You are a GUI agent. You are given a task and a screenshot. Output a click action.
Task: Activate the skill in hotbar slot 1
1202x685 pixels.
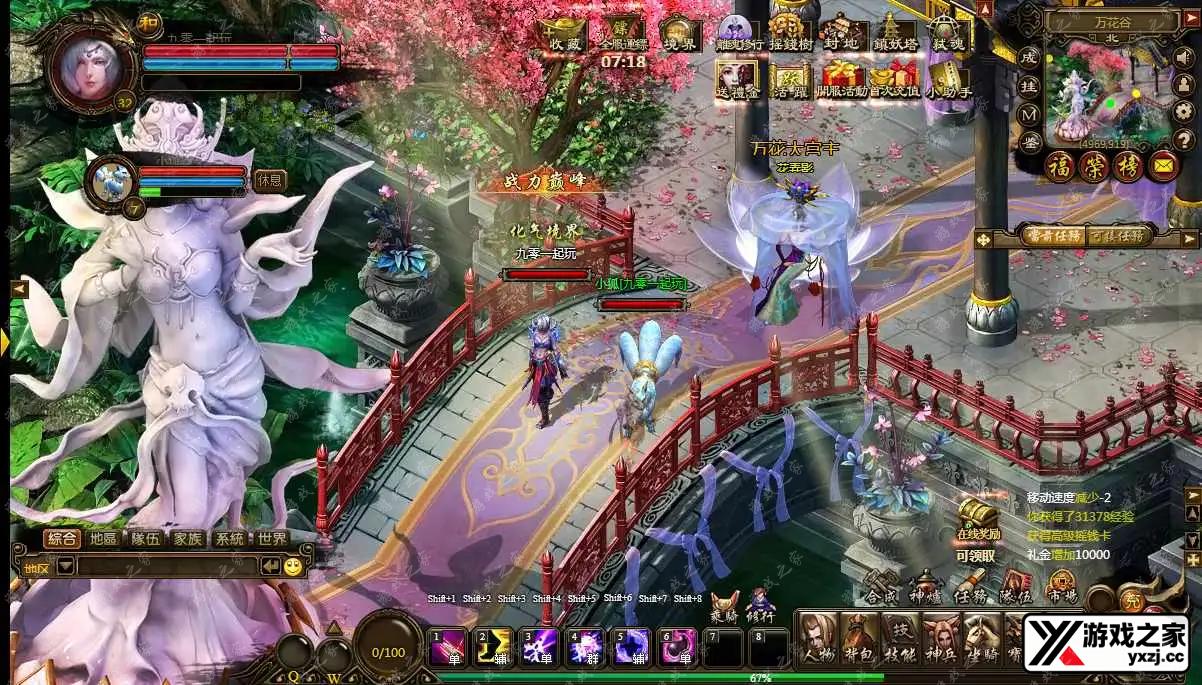pyautogui.click(x=446, y=648)
